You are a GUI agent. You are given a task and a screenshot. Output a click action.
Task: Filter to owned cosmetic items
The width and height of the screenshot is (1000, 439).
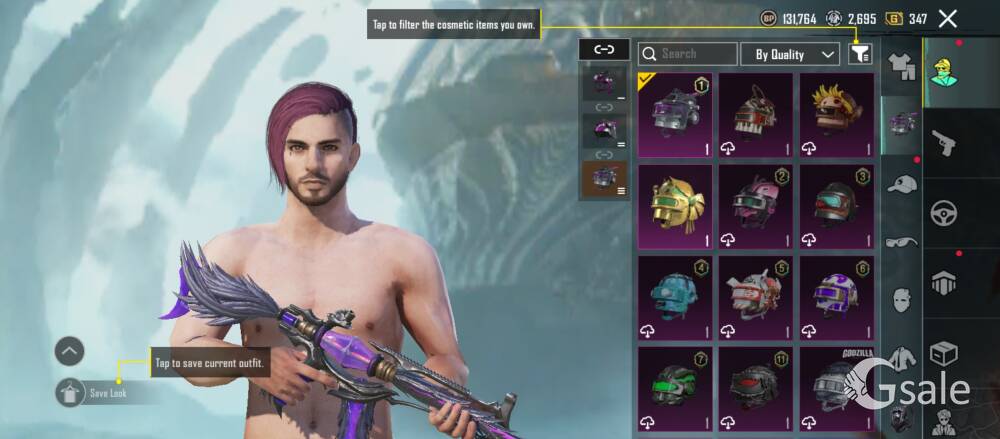[860, 54]
